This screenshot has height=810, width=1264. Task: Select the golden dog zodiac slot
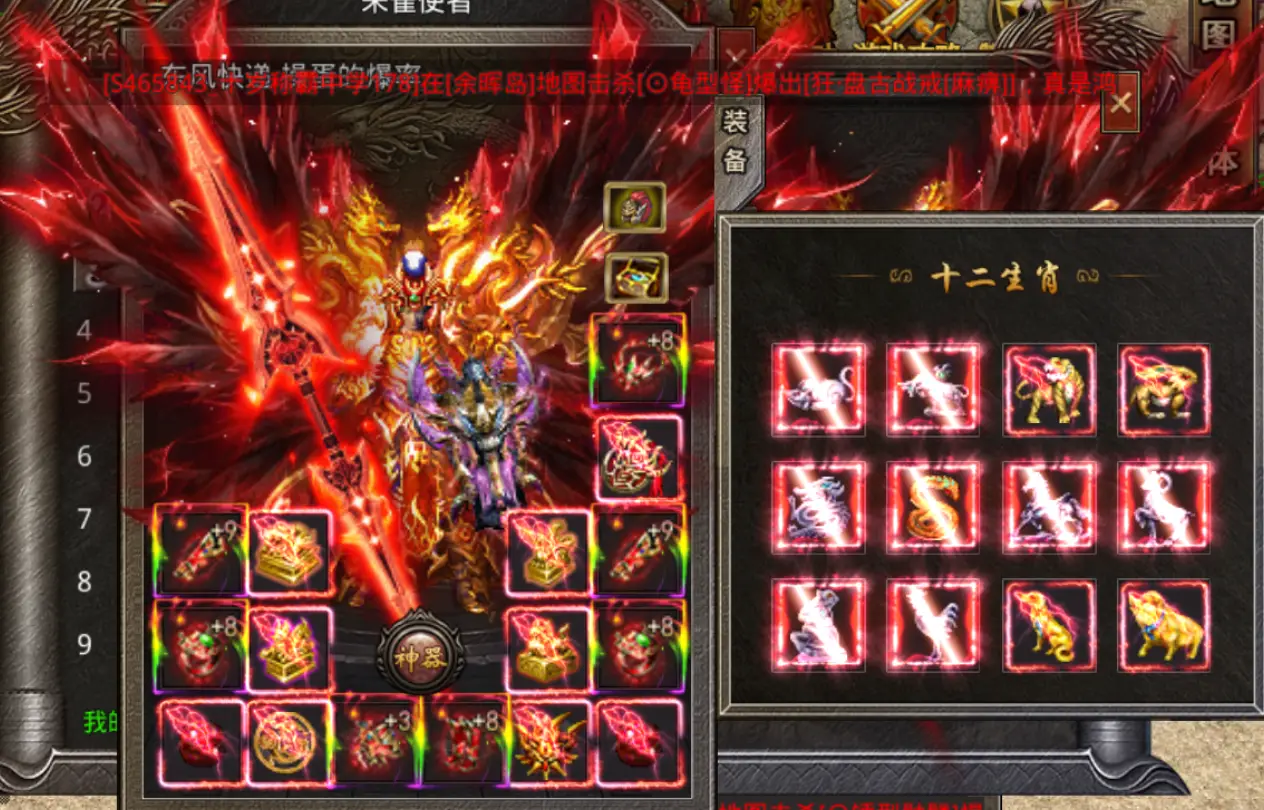click(x=1049, y=625)
